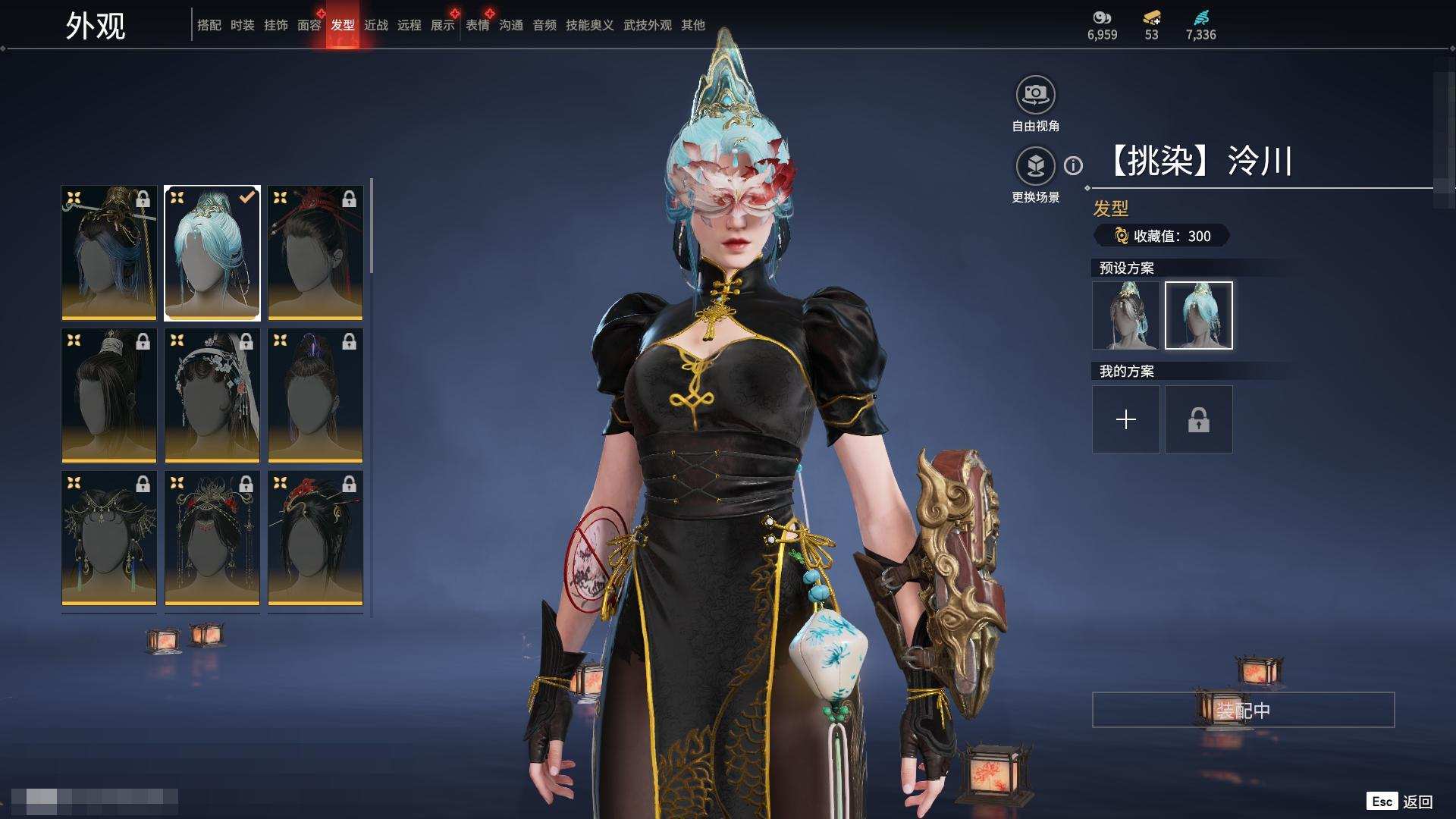Pick the dark-haired preset scheme thumbnail
The image size is (1456, 819).
(1125, 315)
